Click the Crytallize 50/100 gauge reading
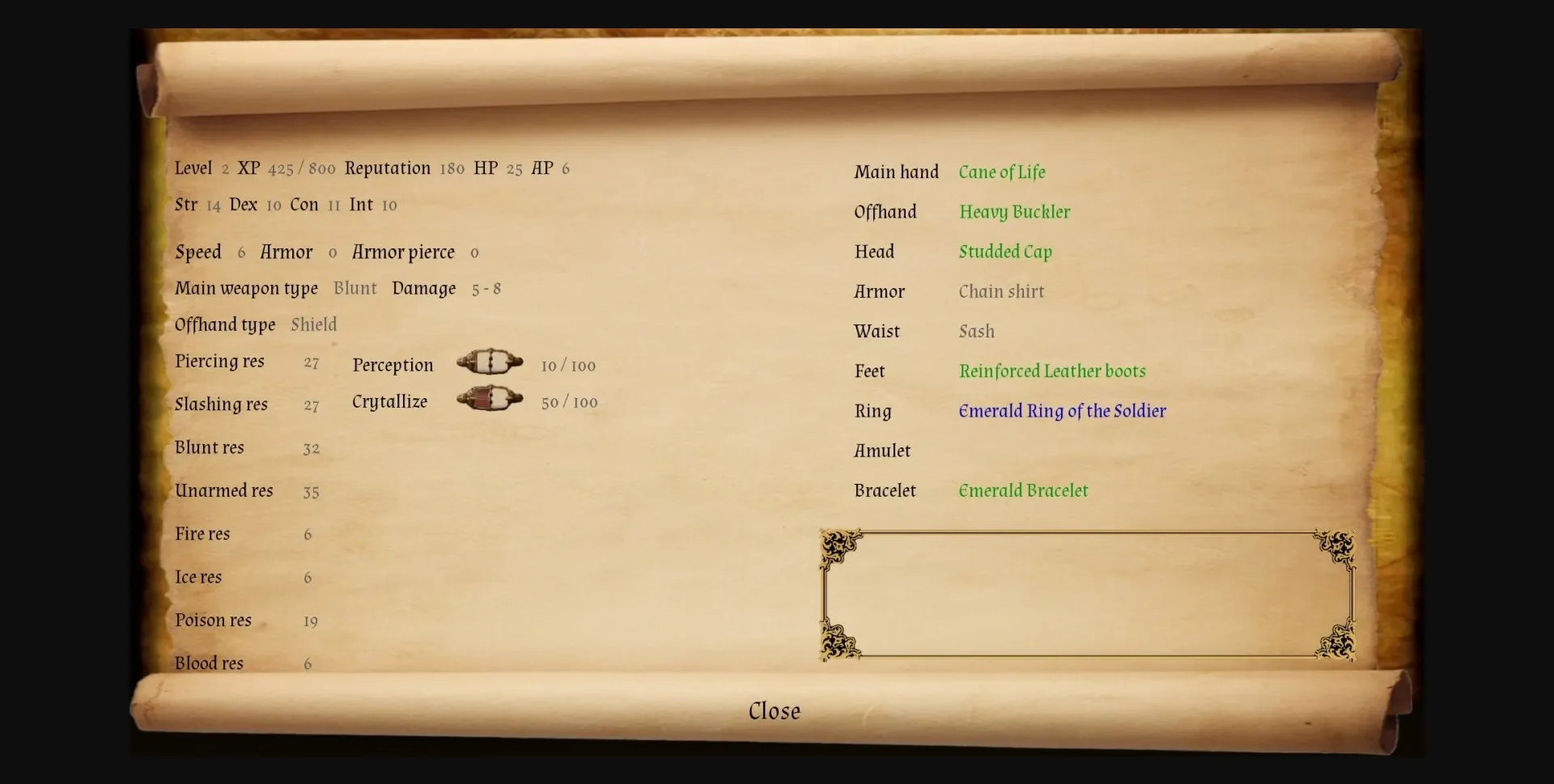 coord(569,402)
